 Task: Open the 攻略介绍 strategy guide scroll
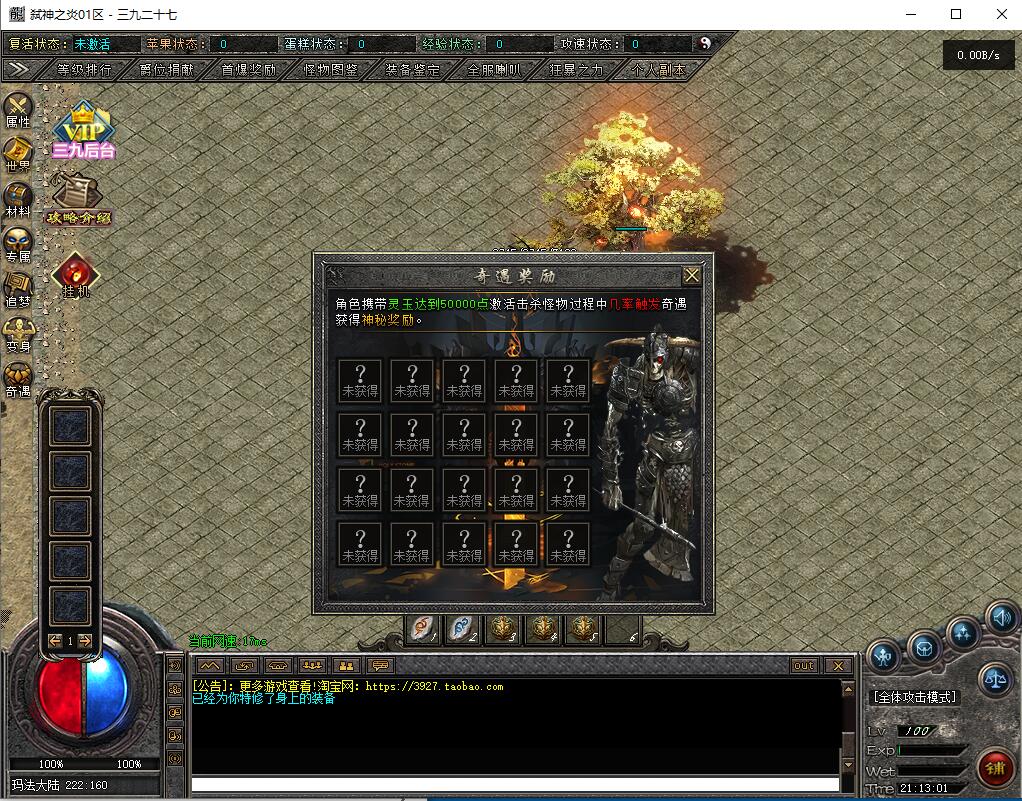point(77,197)
